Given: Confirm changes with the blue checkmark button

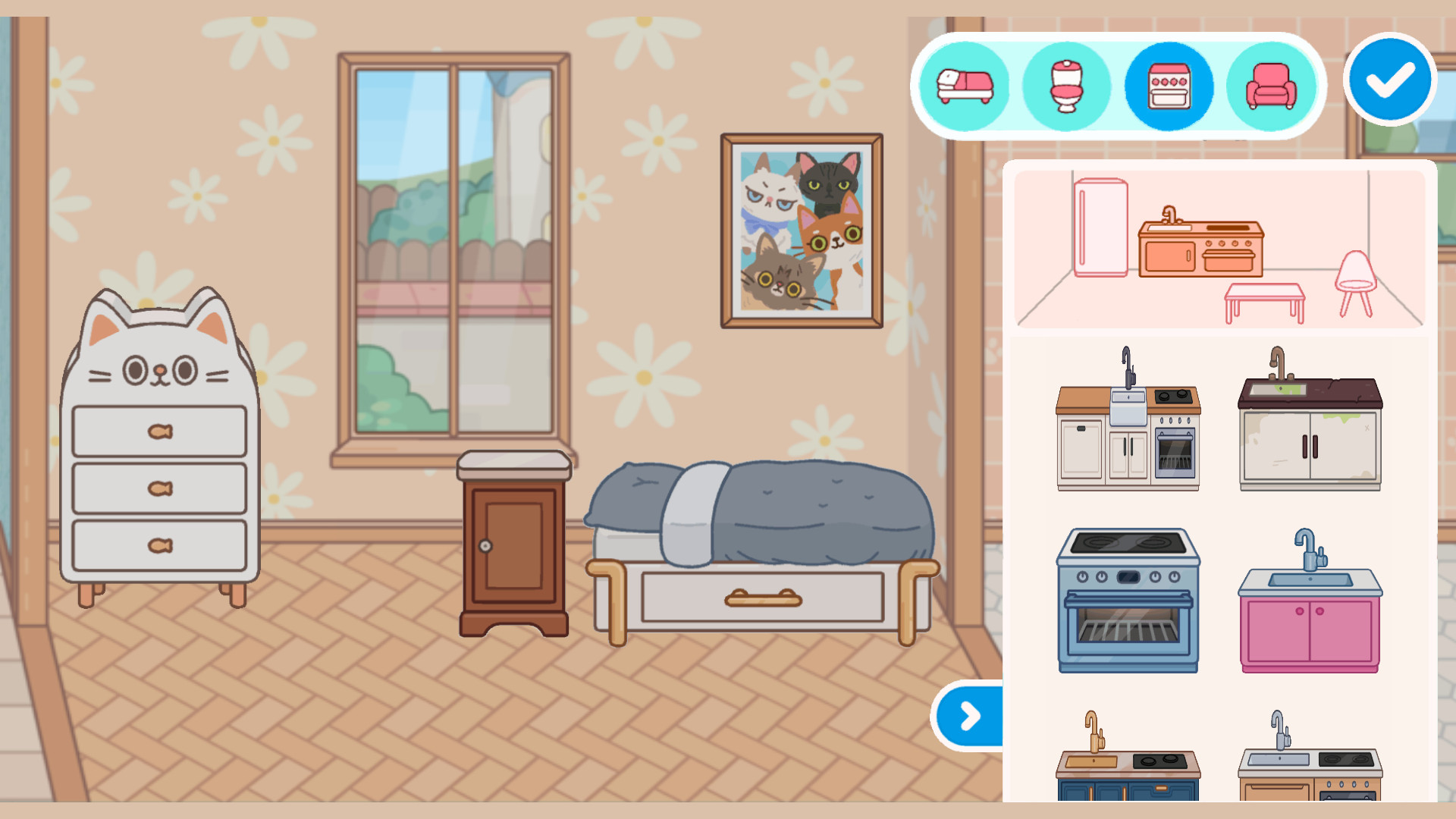Looking at the screenshot, I should (1389, 78).
